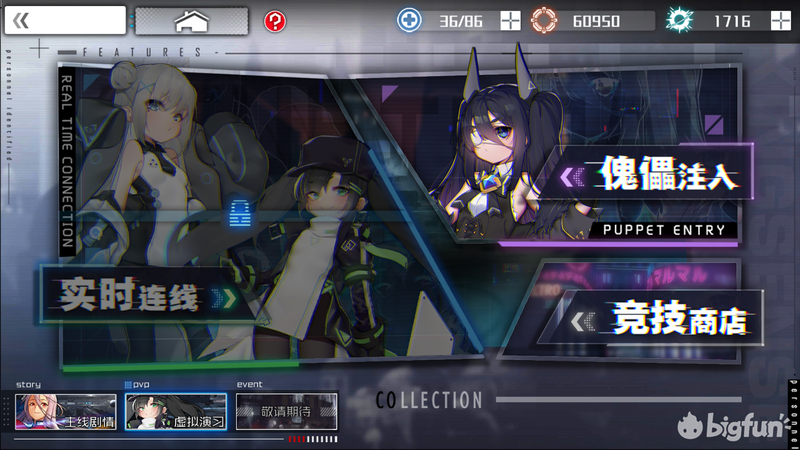Add stamina with the plus beside 36/86
Image resolution: width=800 pixels, height=450 pixels.
510,21
